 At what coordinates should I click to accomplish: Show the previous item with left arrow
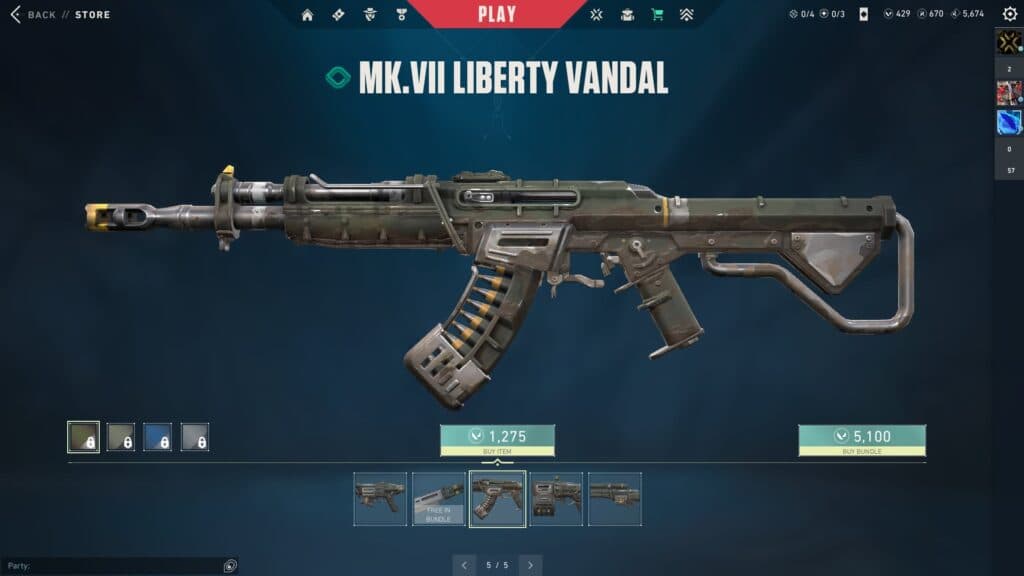click(464, 565)
